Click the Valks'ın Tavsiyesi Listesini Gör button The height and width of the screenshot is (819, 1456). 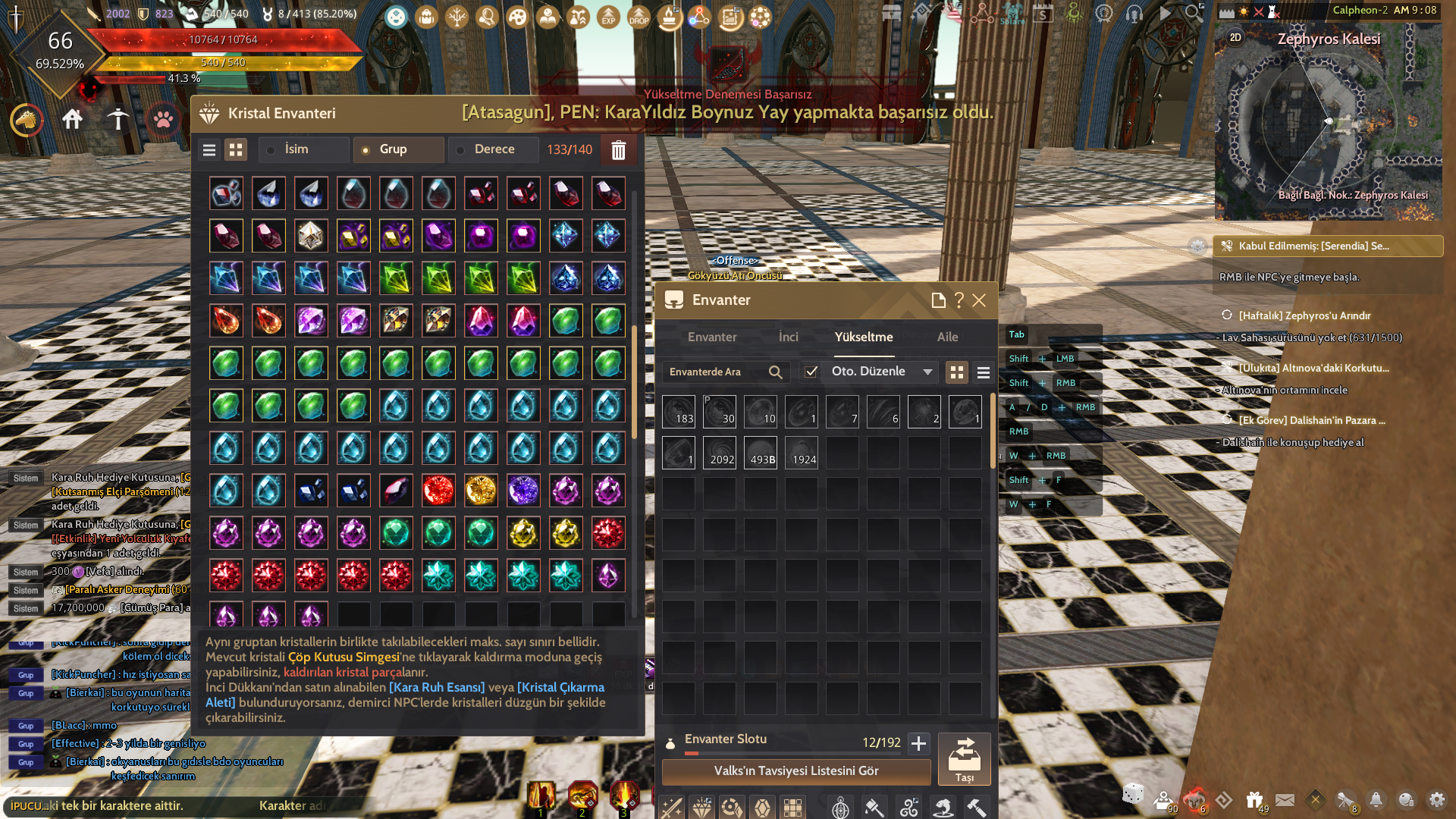pyautogui.click(x=795, y=770)
